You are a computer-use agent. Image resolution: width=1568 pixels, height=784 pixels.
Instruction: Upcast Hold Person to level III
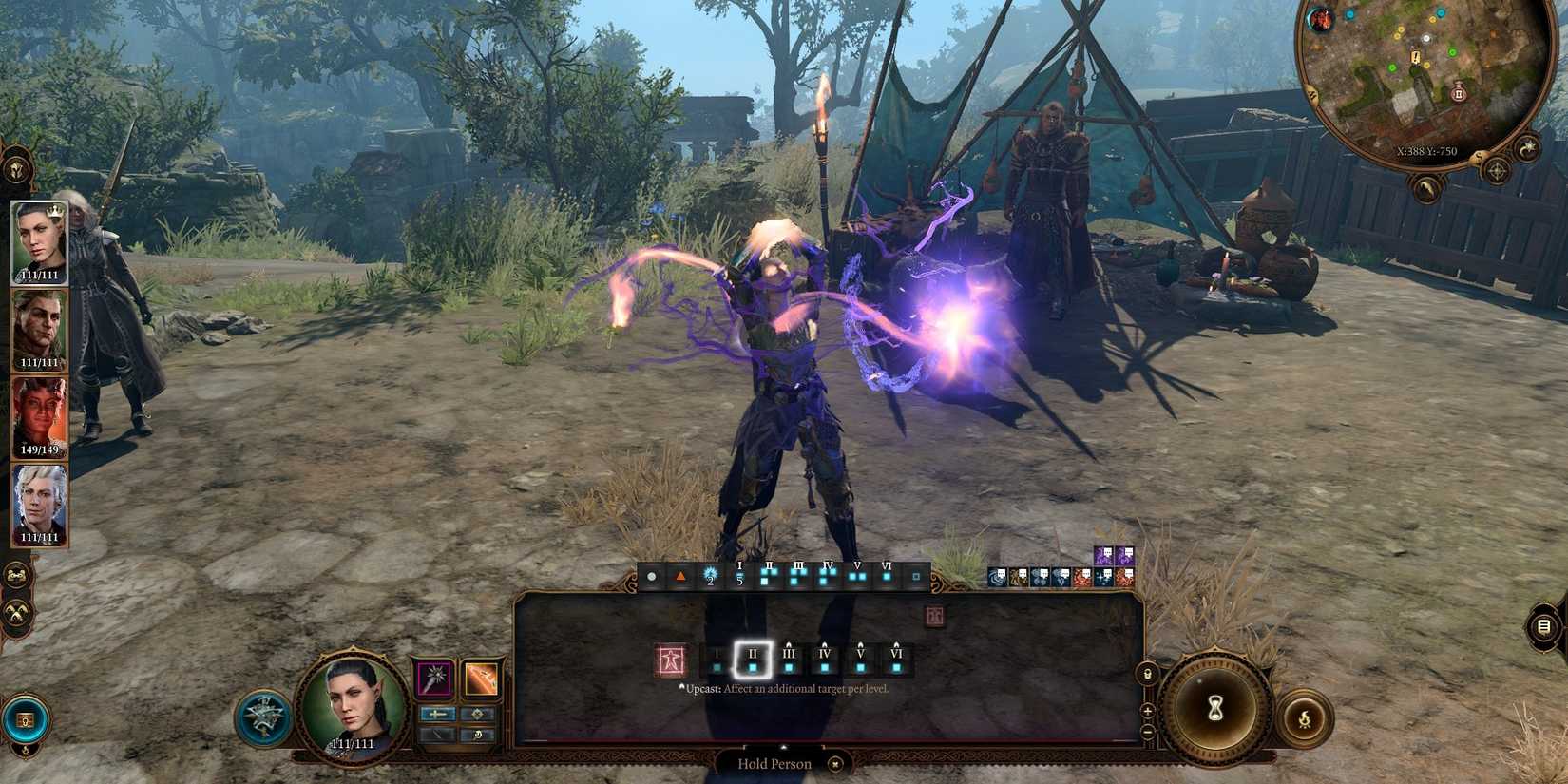(789, 660)
